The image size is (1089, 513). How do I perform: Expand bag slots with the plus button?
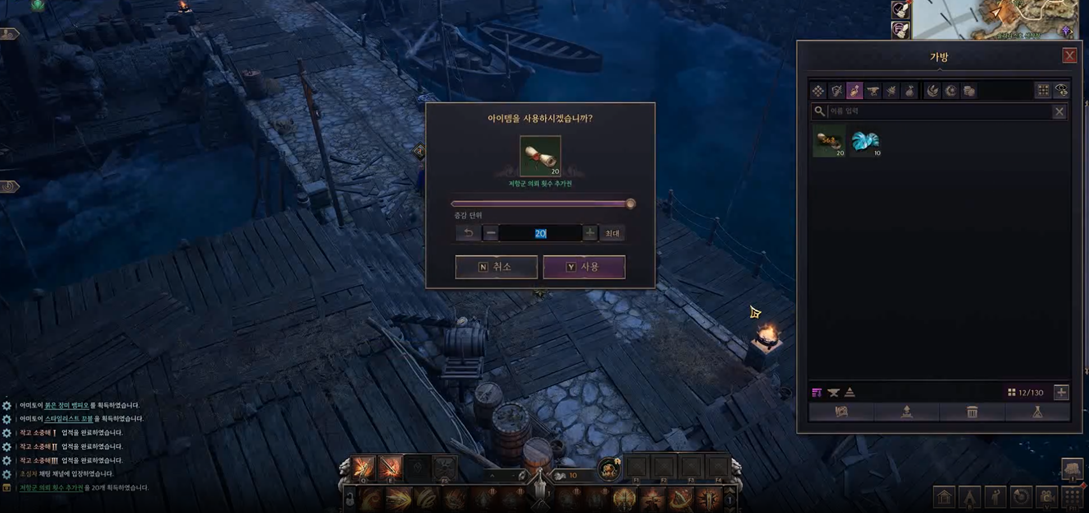pos(1061,393)
